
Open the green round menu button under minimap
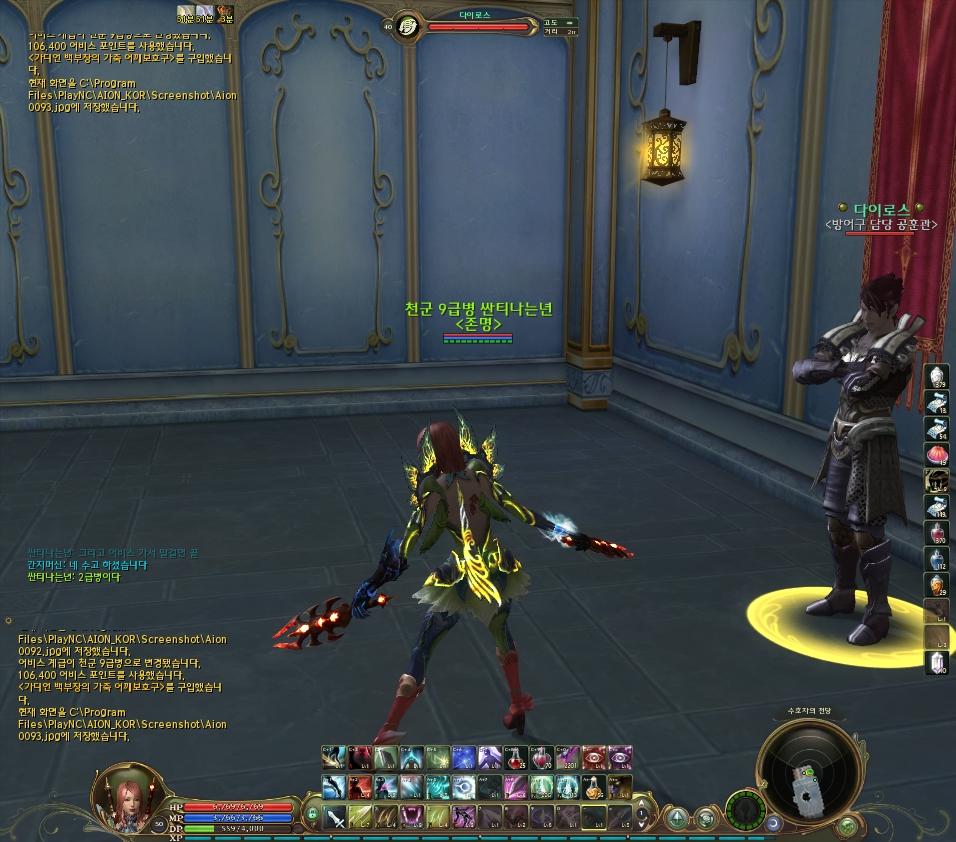coord(847,824)
